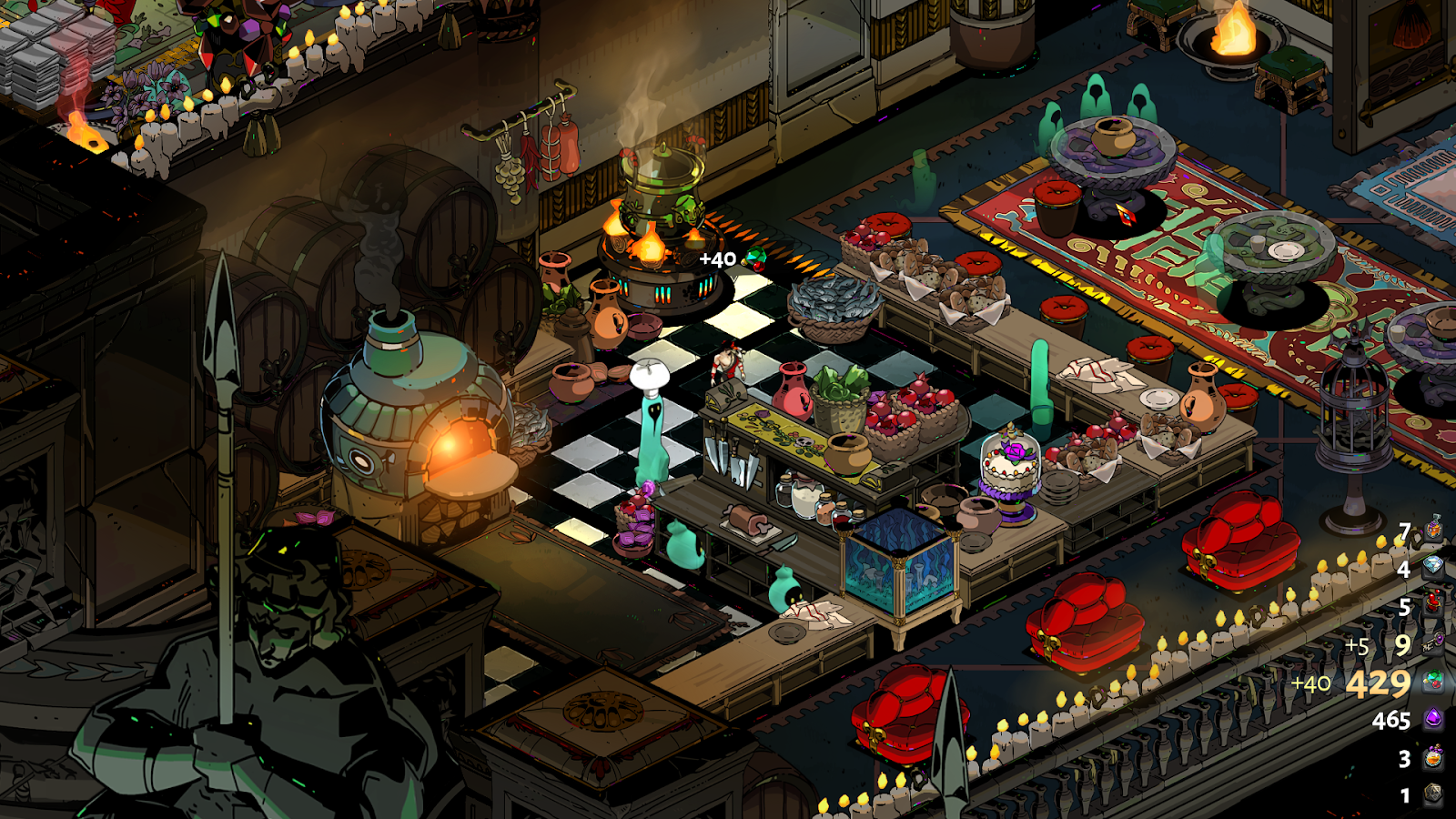Image resolution: width=1456 pixels, height=819 pixels.
Task: Click the green and red Gemstones icon
Action: [1434, 682]
